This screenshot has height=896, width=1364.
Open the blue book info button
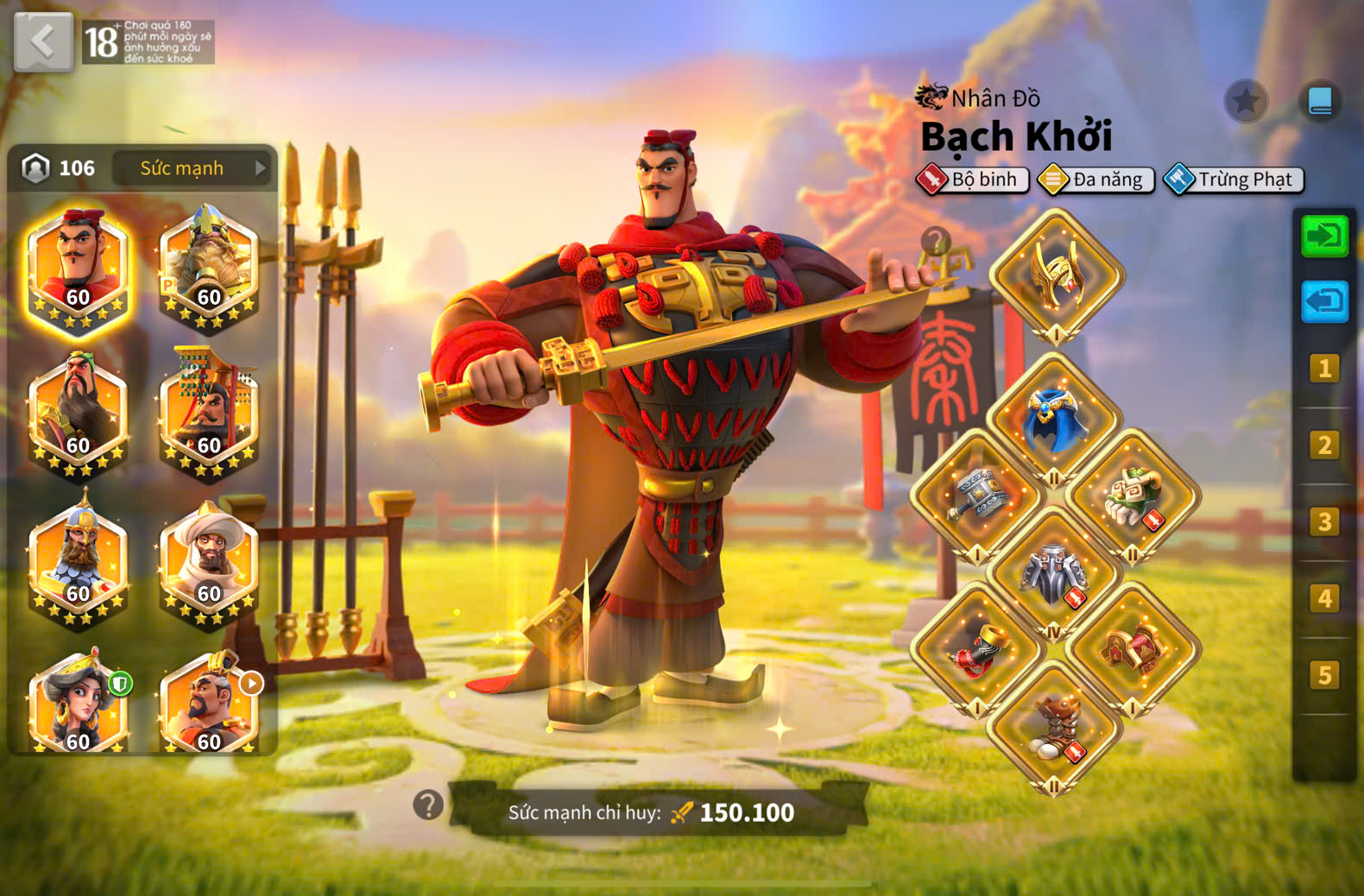pos(1320,102)
